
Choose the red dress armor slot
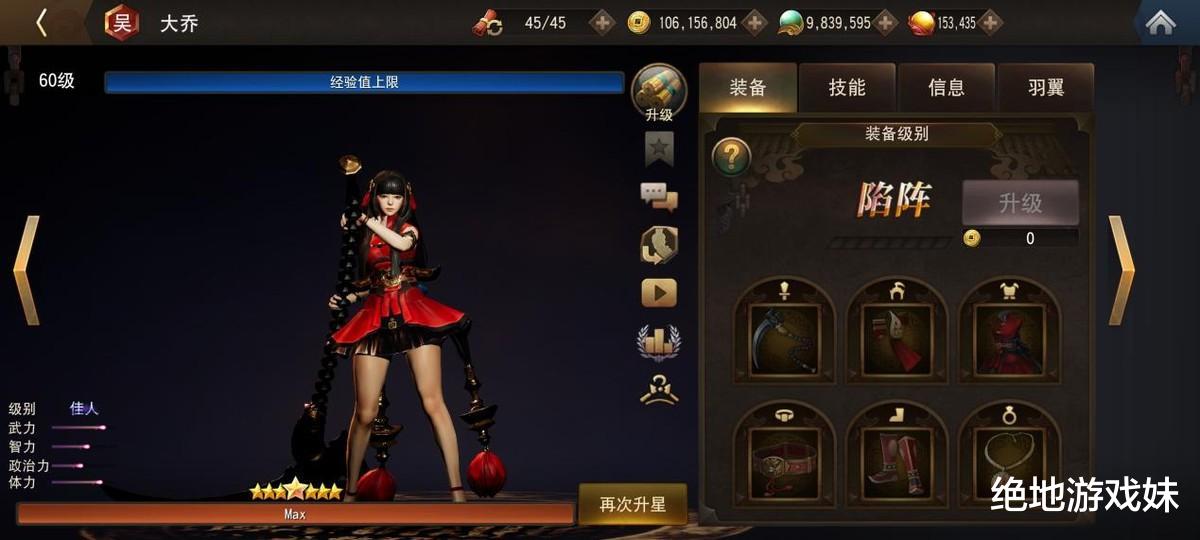[x=1009, y=338]
